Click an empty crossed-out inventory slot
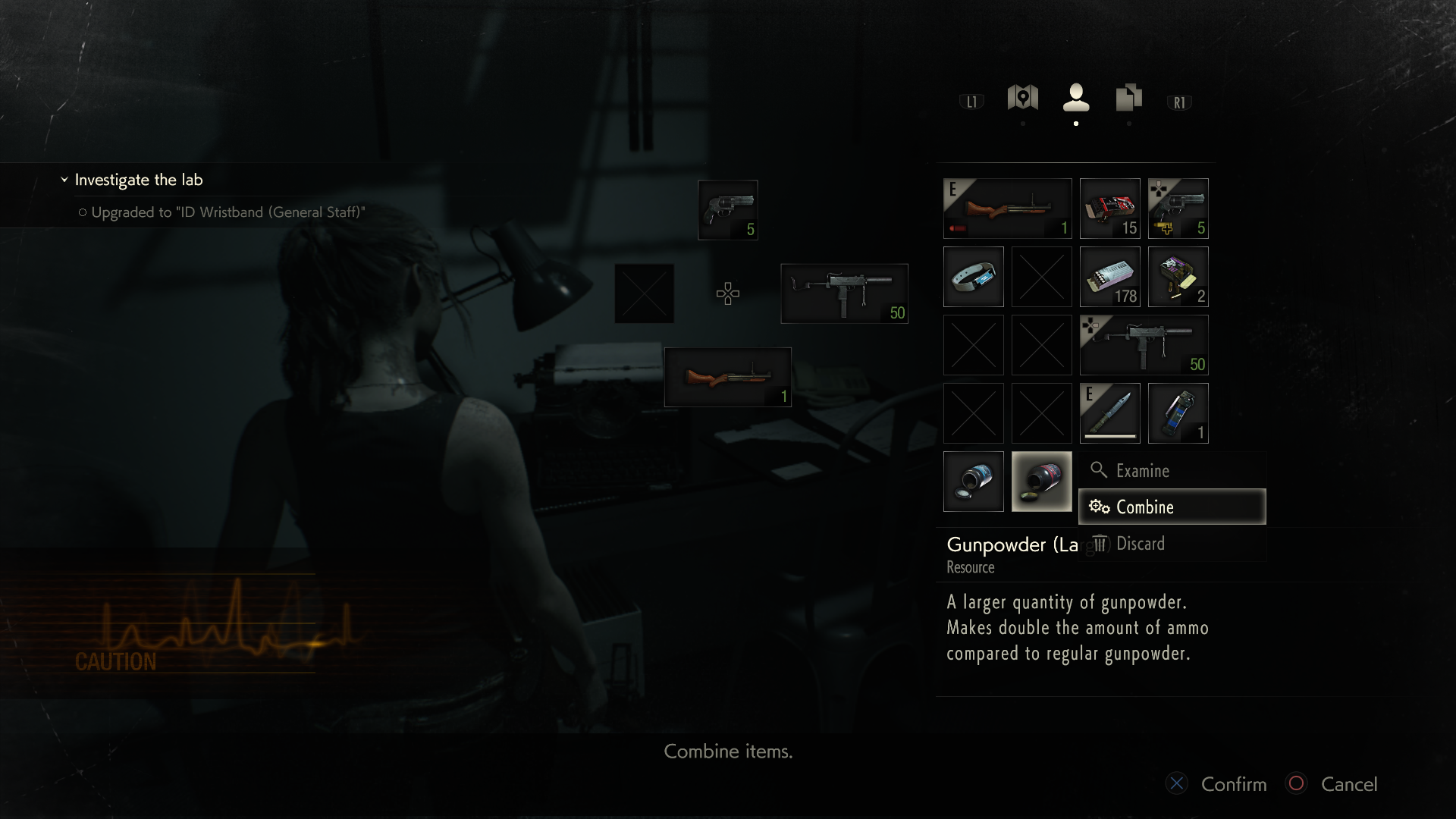The image size is (1456, 819). (x=1041, y=277)
